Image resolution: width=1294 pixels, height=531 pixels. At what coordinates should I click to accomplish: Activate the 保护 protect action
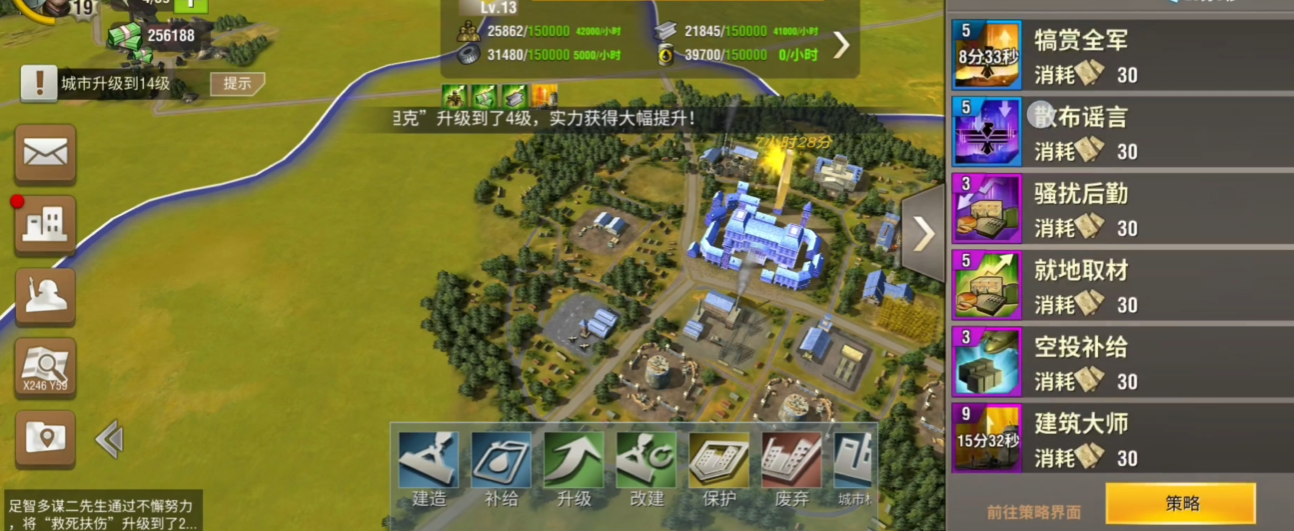point(719,468)
